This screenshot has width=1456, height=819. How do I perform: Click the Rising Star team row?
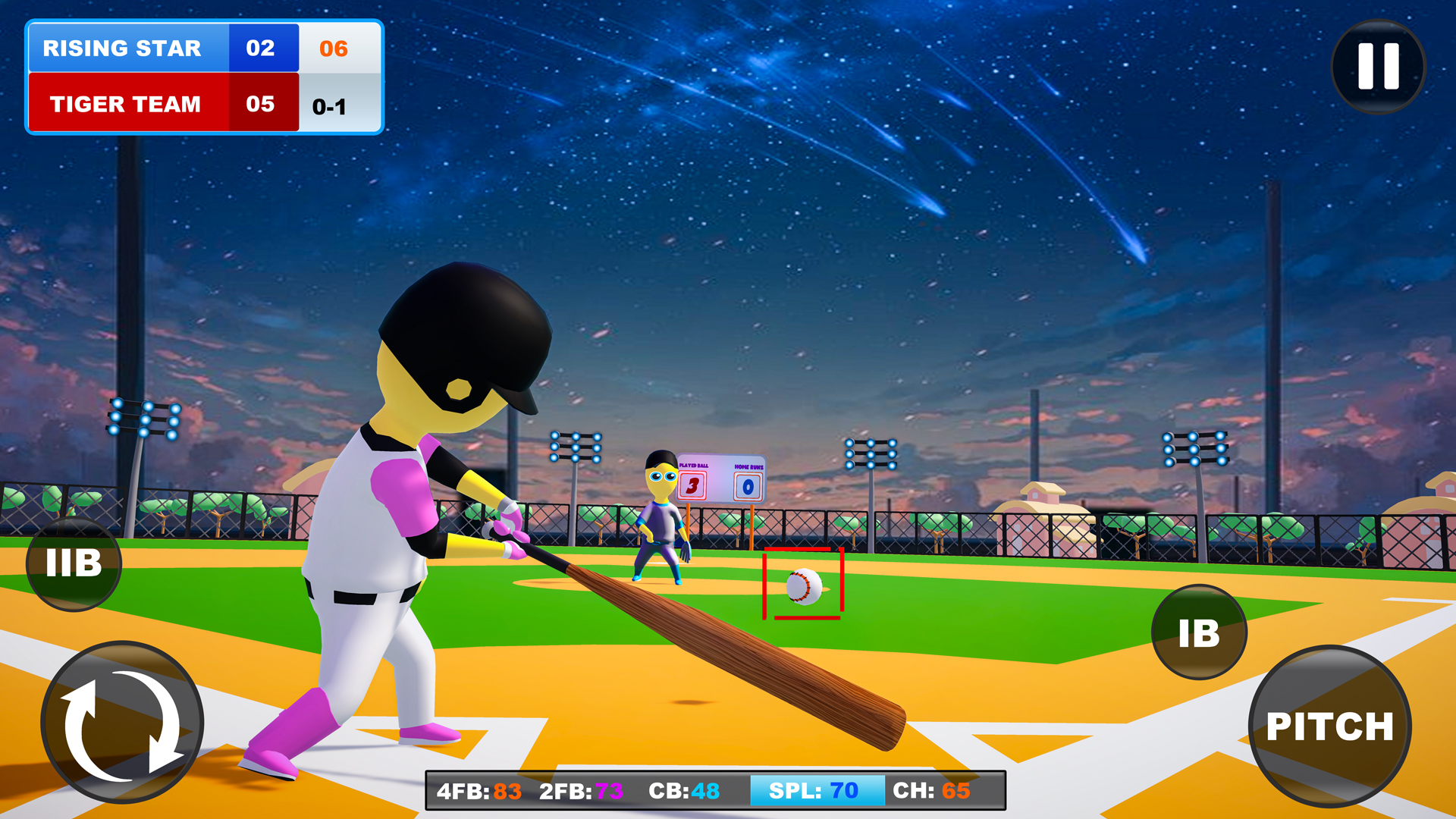[x=124, y=49]
